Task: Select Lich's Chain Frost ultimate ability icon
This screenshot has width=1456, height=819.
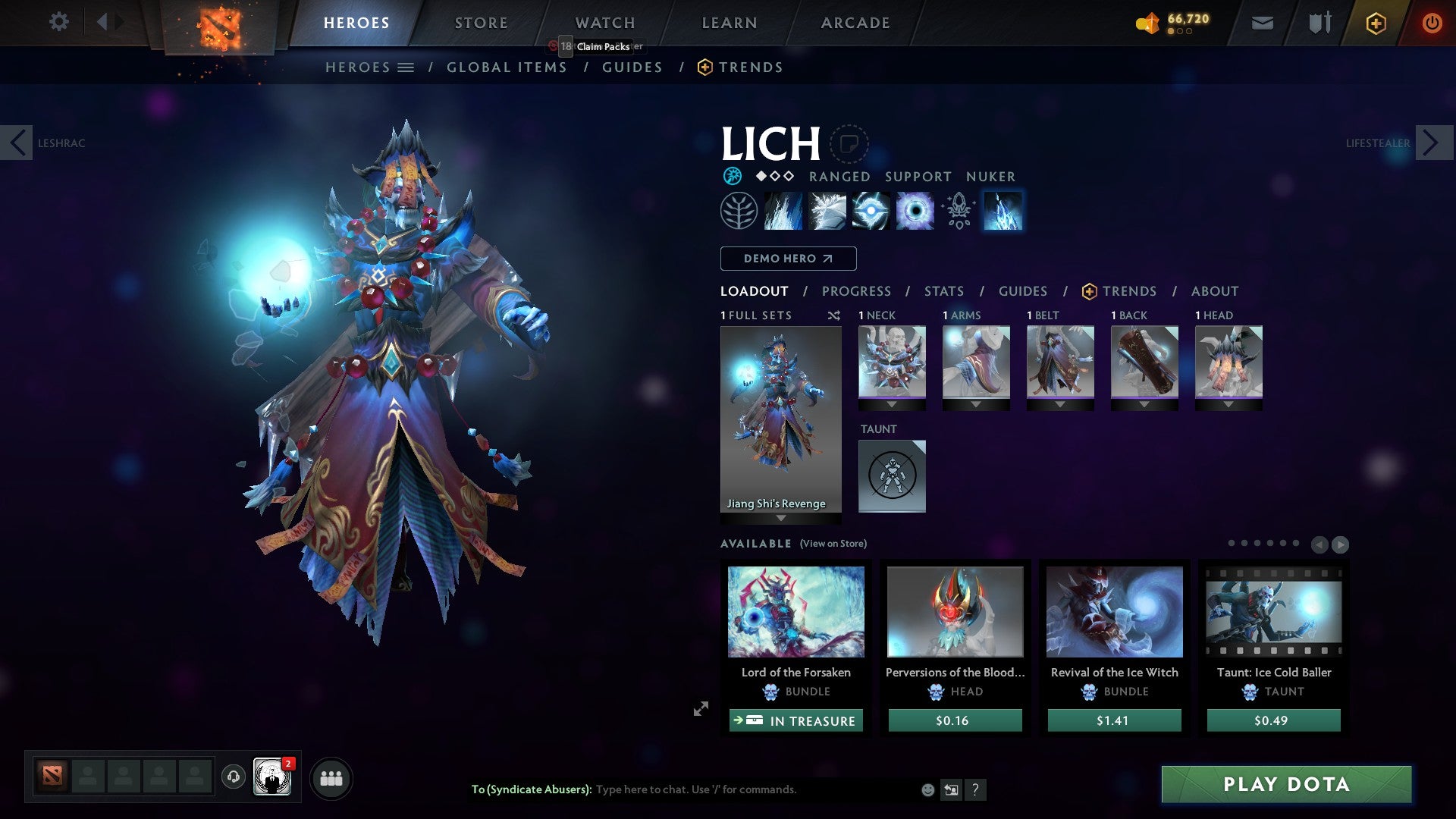Action: click(x=1003, y=211)
